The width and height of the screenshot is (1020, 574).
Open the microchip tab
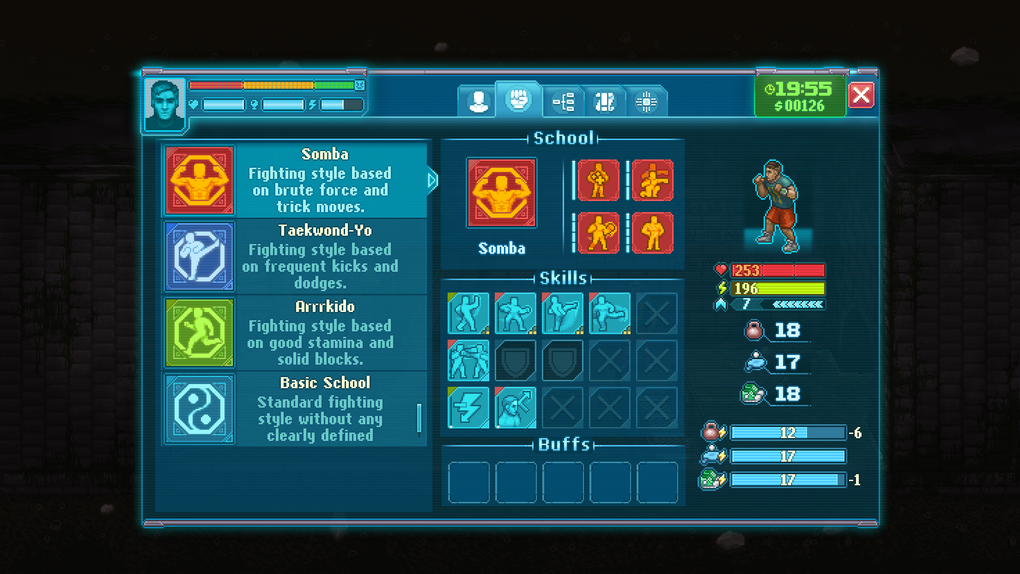646,101
